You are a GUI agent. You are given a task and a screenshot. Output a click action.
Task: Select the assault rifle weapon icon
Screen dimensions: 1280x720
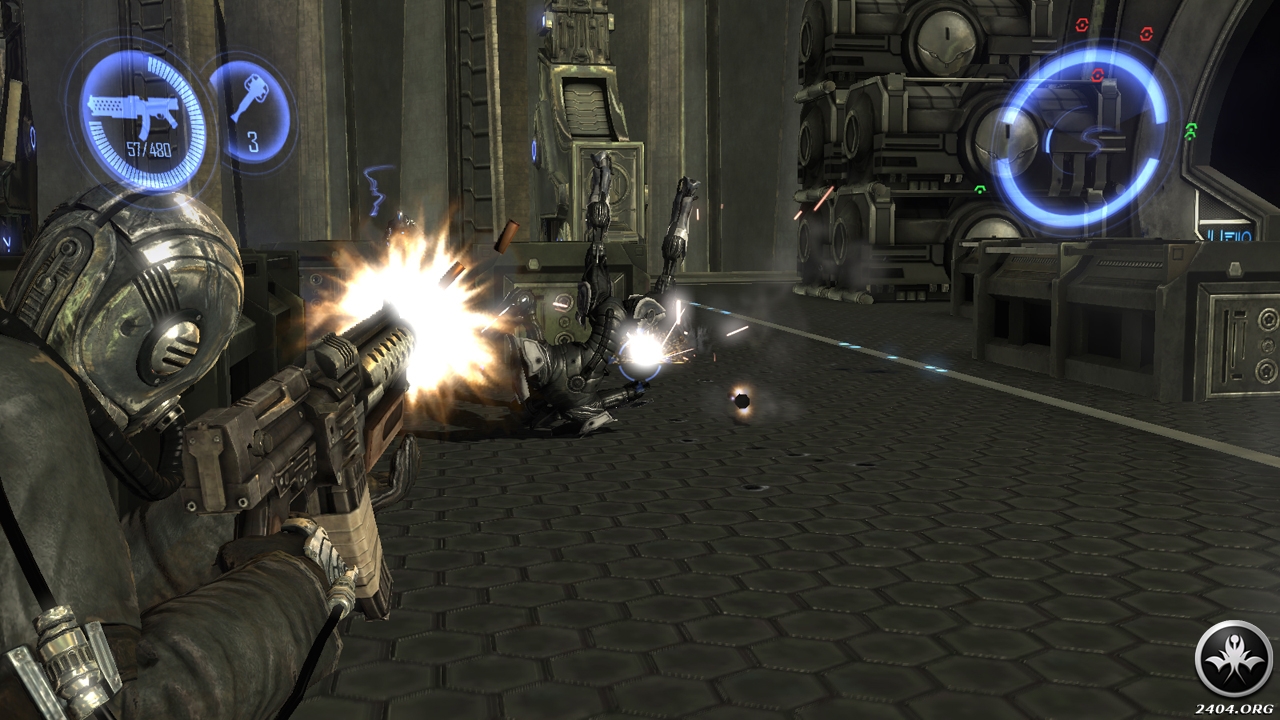133,111
